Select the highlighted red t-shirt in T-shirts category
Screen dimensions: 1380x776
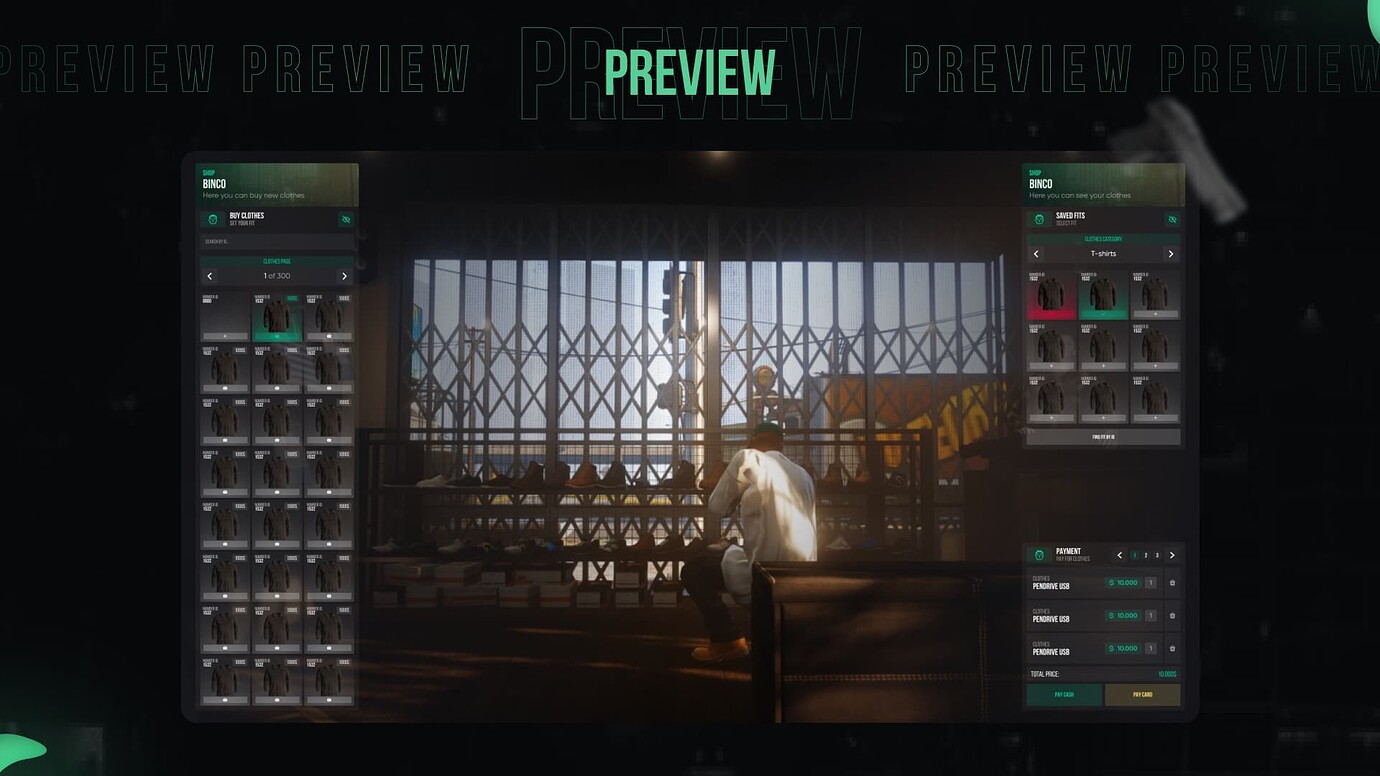click(x=1051, y=295)
